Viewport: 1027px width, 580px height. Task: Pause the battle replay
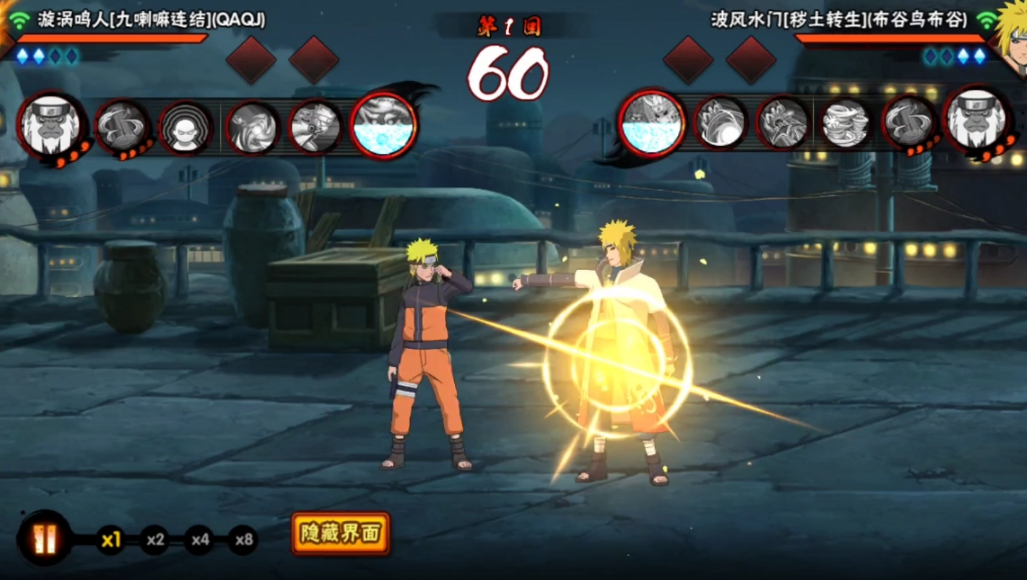point(45,538)
